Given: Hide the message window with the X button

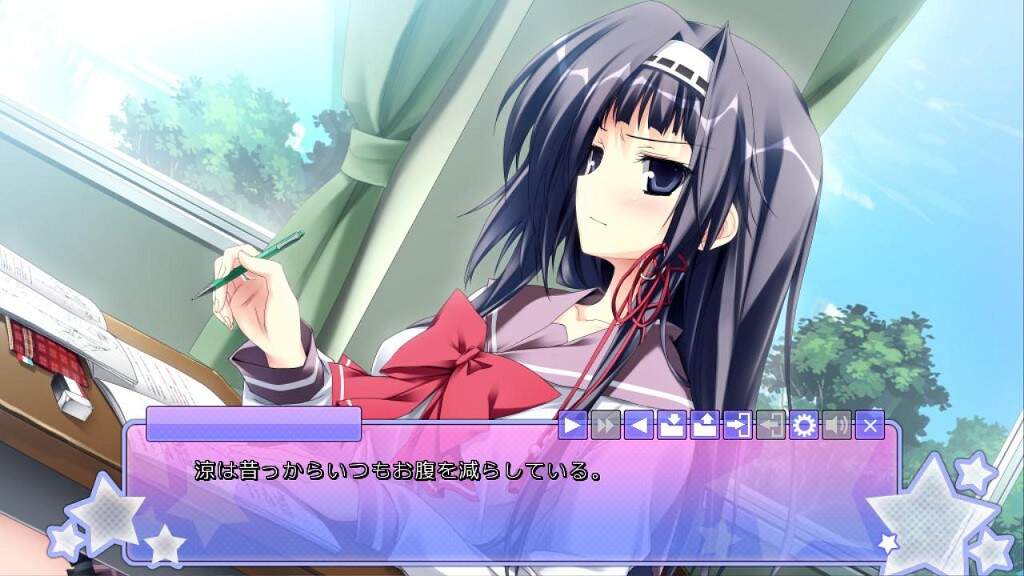Looking at the screenshot, I should (869, 425).
